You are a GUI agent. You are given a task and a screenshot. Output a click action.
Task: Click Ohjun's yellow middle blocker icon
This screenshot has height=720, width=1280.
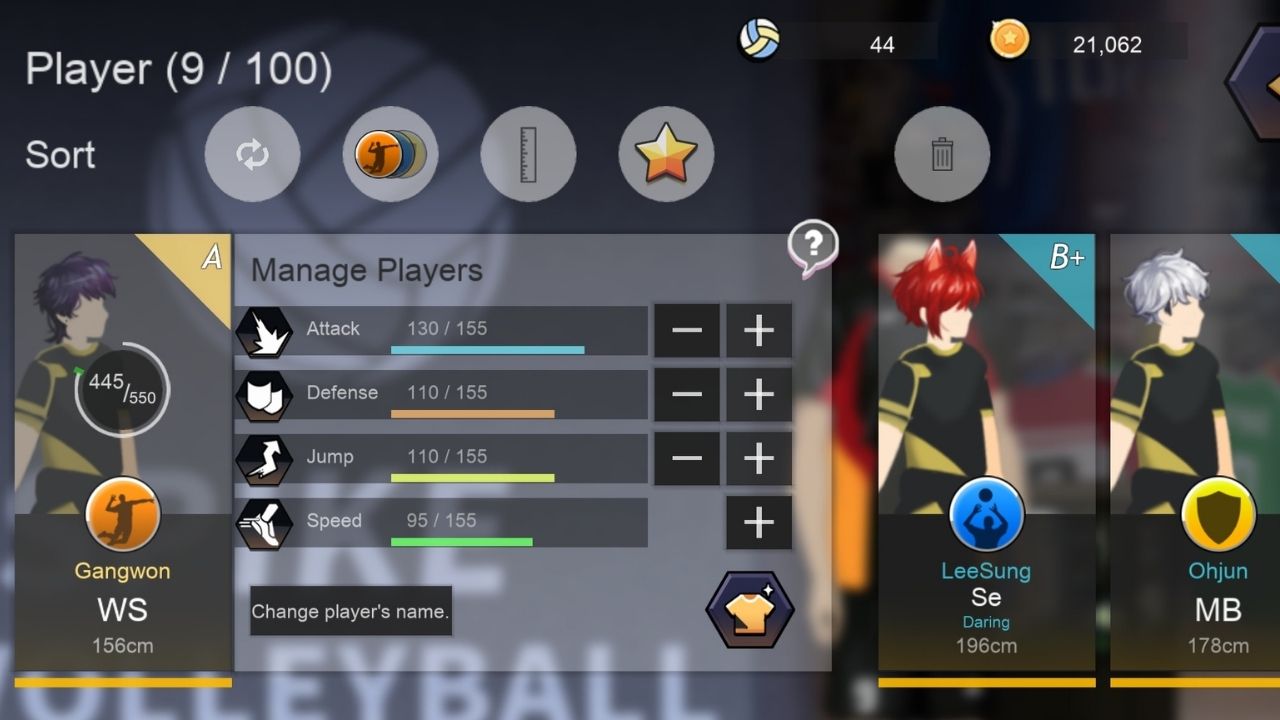point(1218,512)
